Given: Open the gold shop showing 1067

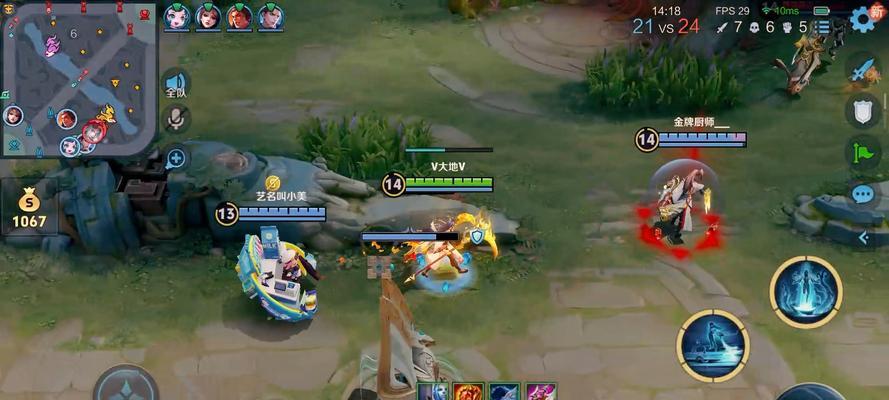Looking at the screenshot, I should tap(29, 208).
